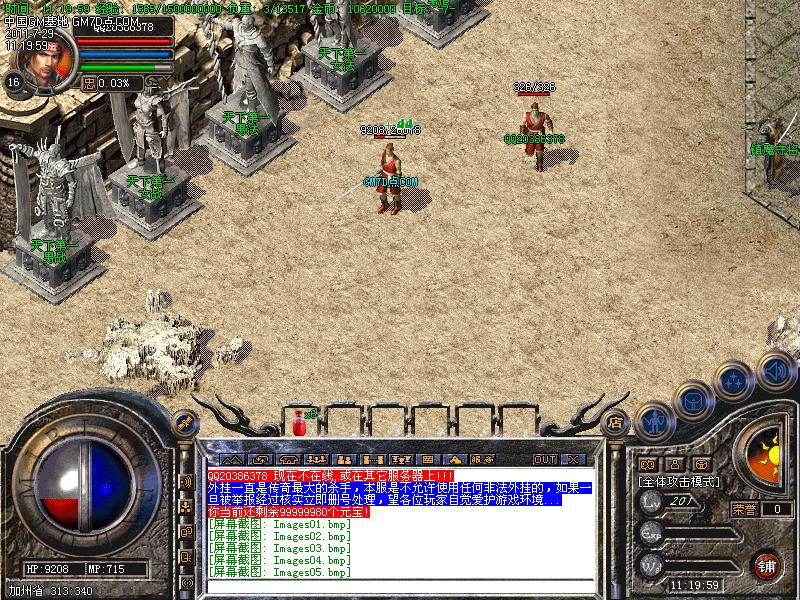The height and width of the screenshot is (600, 800).
Task: Click the player portrait in top-left
Action: [42, 62]
